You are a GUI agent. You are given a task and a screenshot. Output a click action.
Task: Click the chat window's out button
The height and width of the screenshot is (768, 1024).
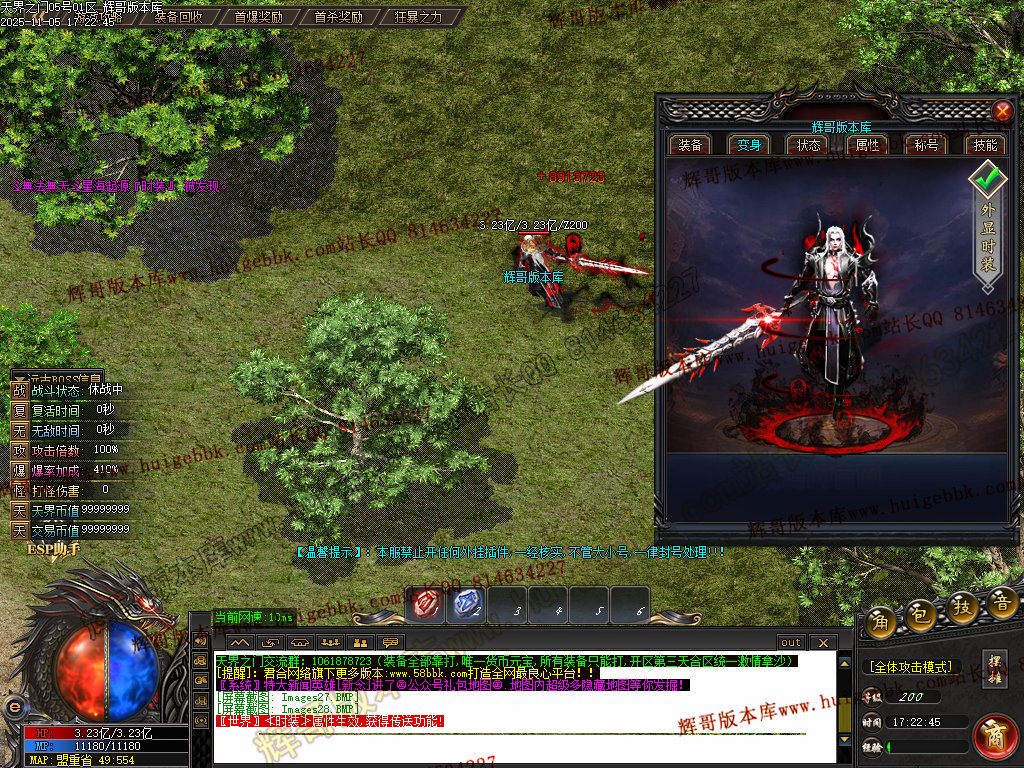pos(791,642)
